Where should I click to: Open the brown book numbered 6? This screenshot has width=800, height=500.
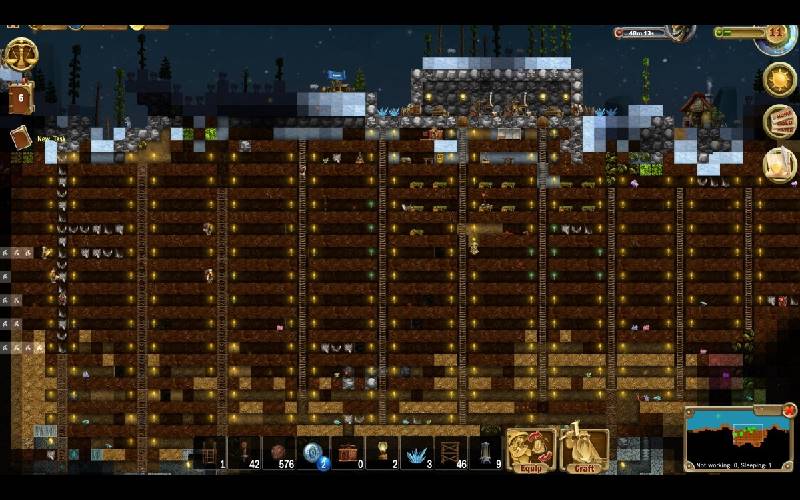click(x=20, y=97)
